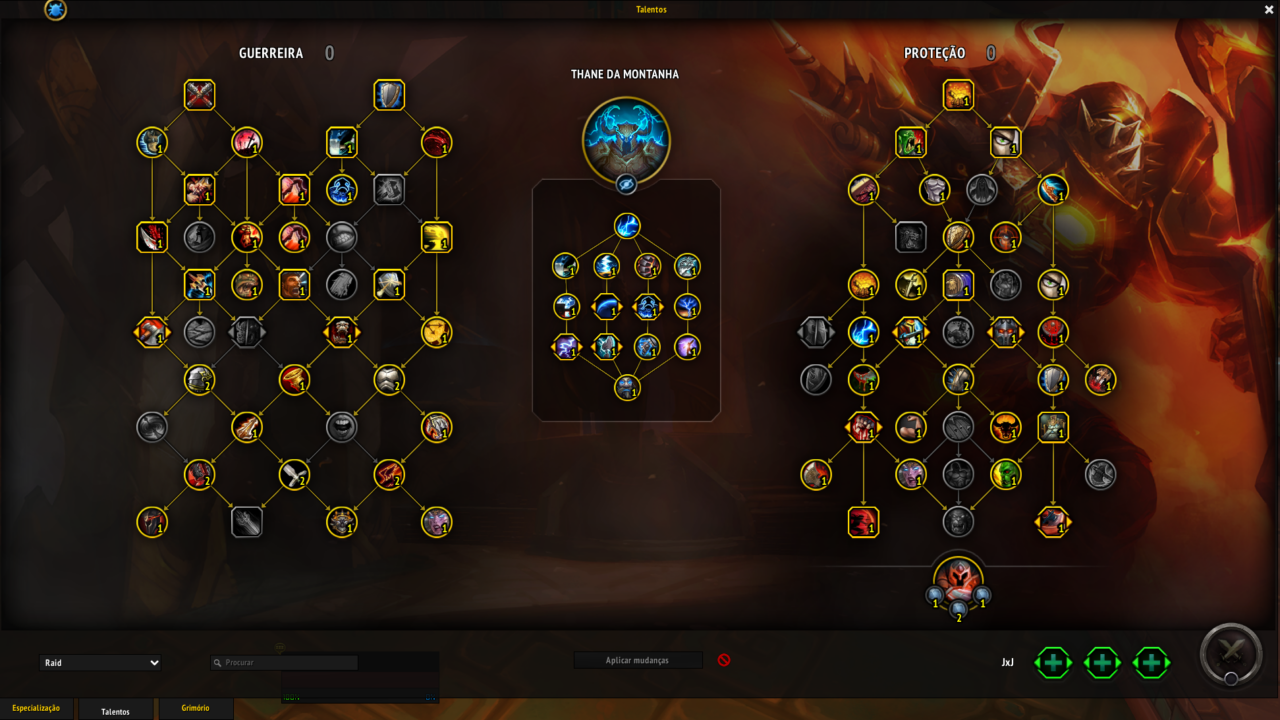Switch to the Especialização tab
Image resolution: width=1280 pixels, height=720 pixels.
[x=36, y=709]
